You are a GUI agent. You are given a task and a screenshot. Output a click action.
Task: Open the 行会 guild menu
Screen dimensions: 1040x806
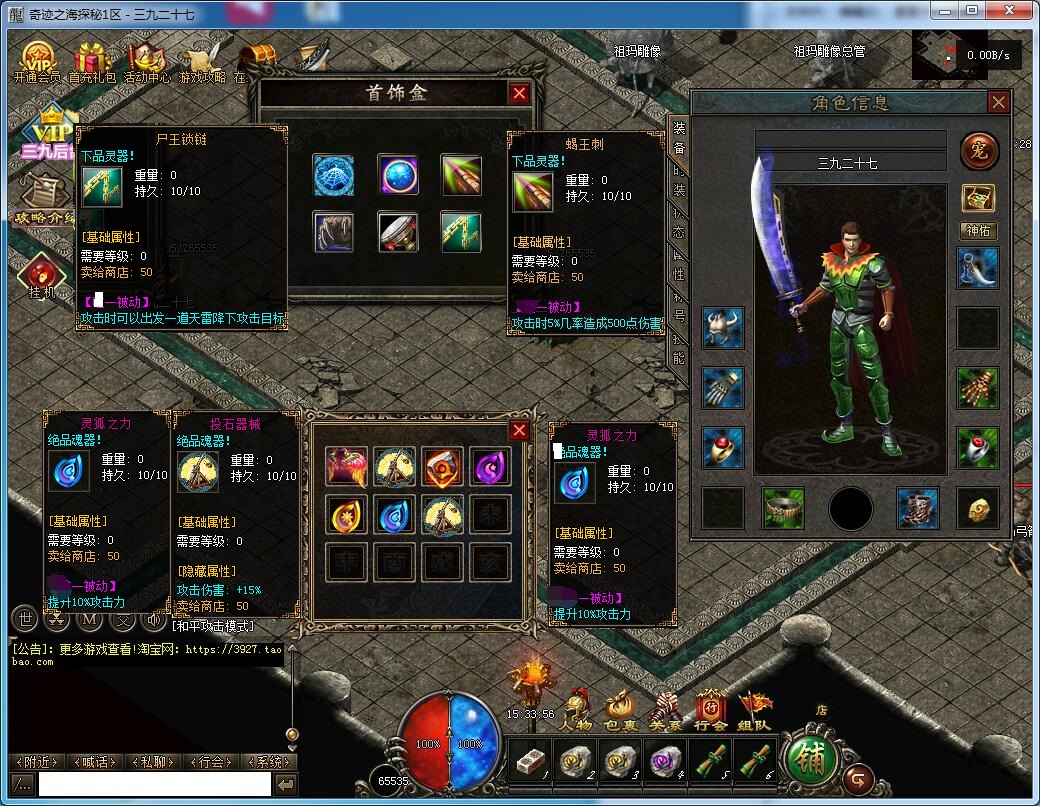[x=711, y=712]
